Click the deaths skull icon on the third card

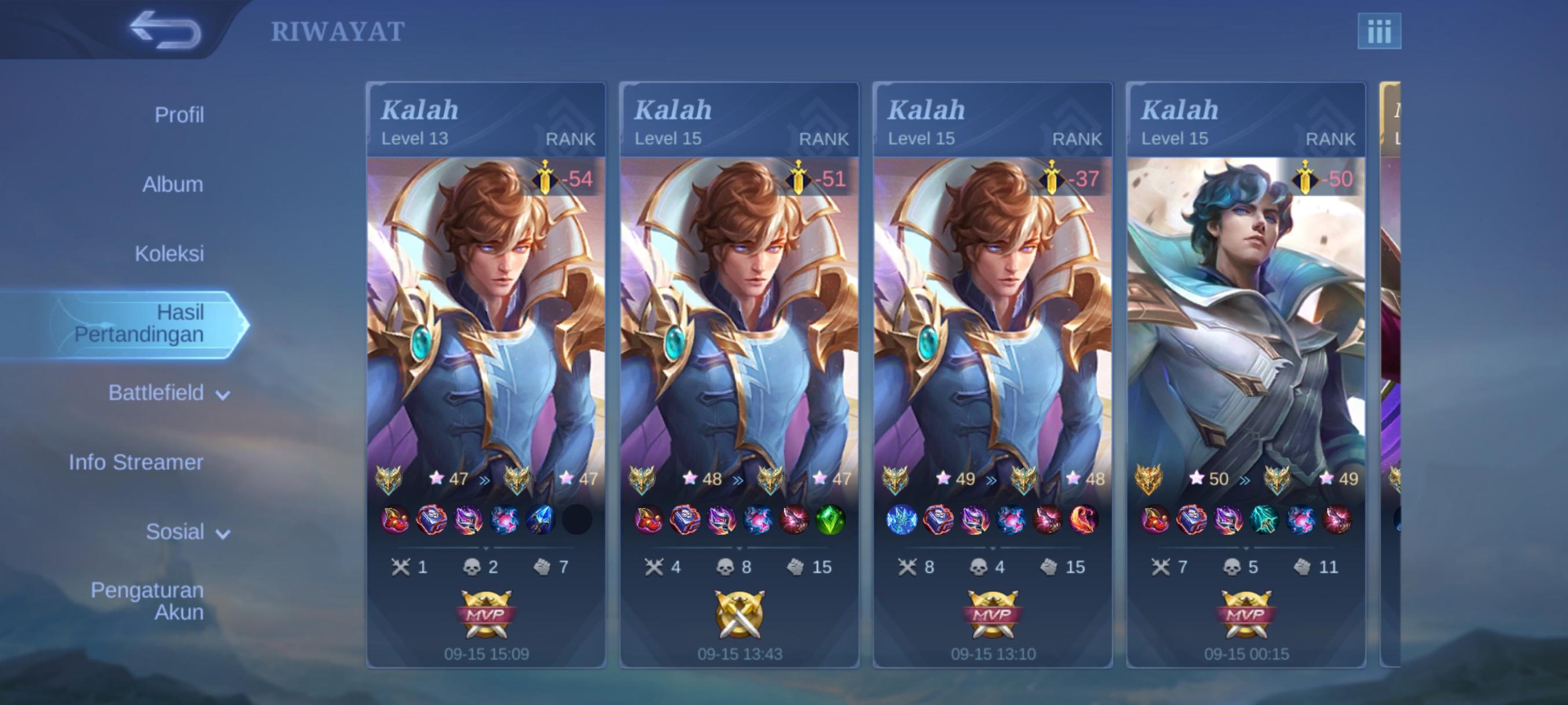(979, 567)
